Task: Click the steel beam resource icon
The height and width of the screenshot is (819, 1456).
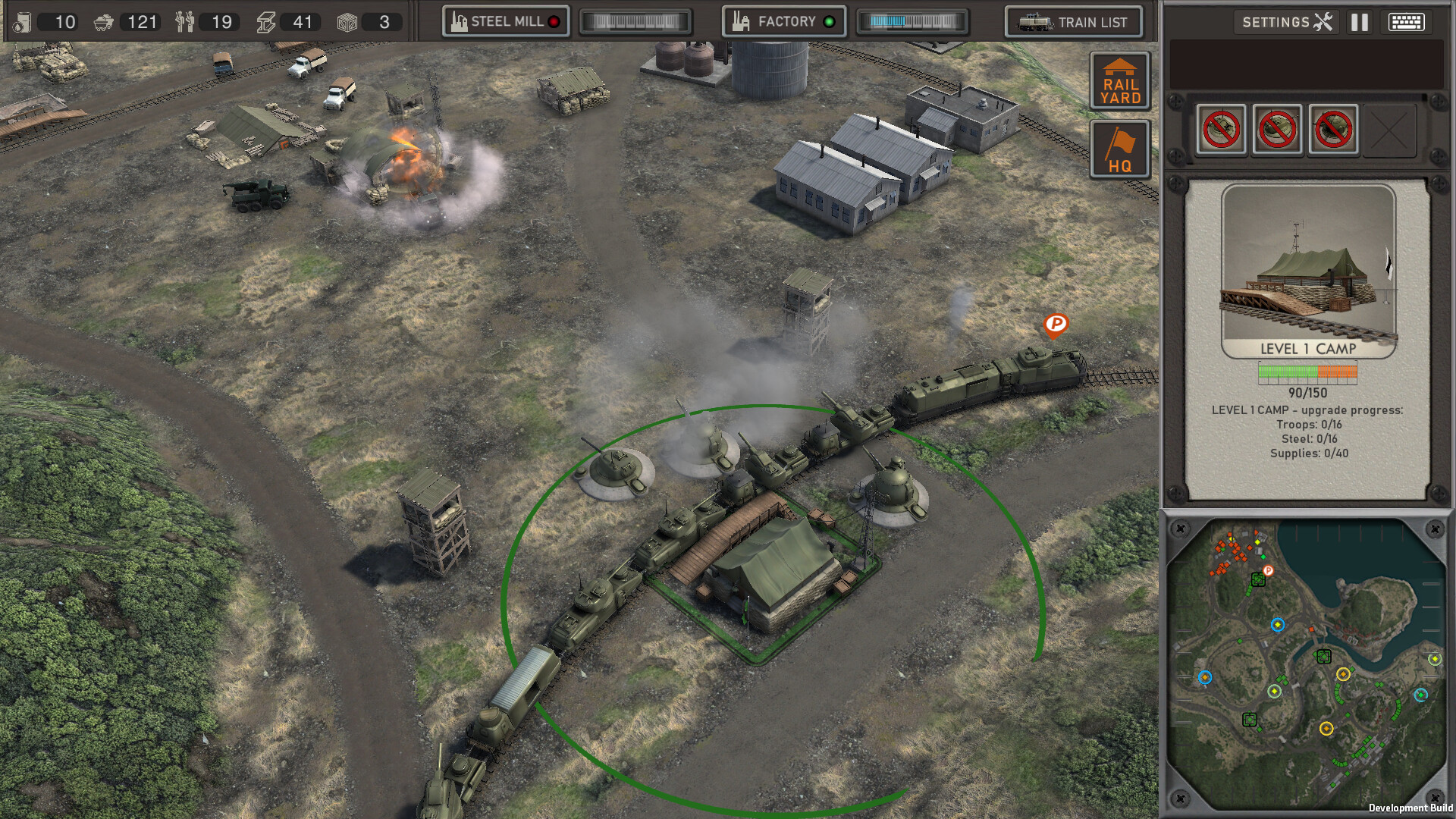Action: point(266,22)
